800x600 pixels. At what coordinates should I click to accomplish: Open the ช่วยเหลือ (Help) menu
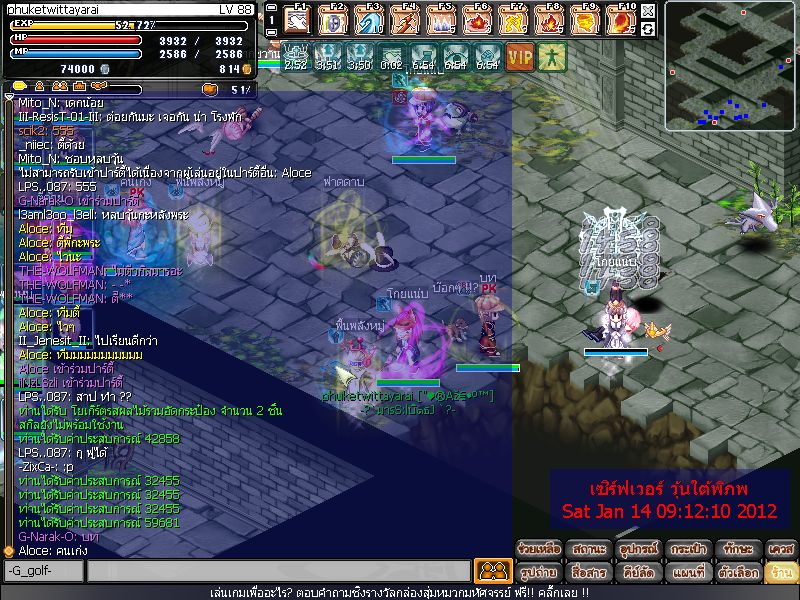click(x=538, y=549)
